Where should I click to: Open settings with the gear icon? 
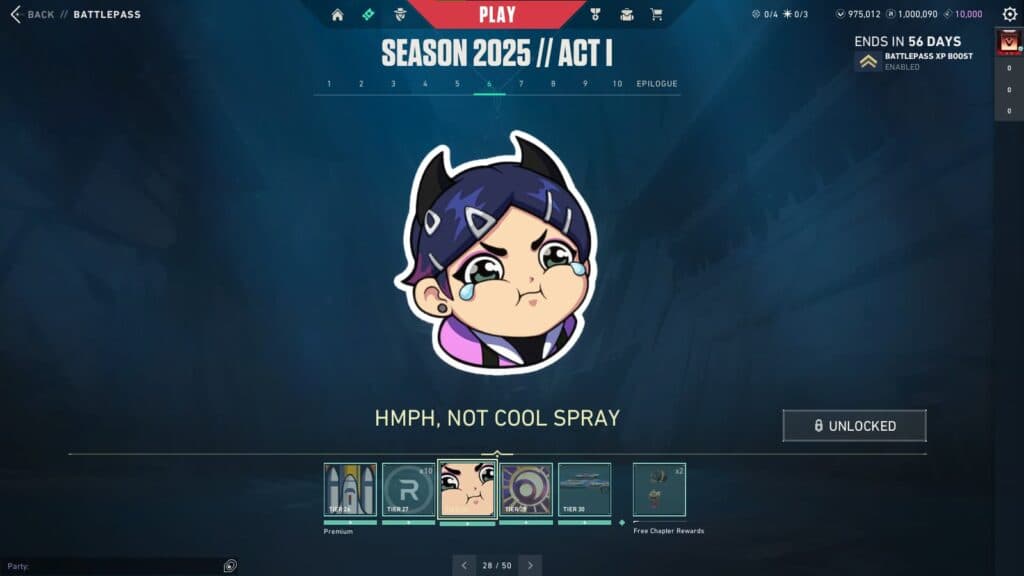(1009, 14)
